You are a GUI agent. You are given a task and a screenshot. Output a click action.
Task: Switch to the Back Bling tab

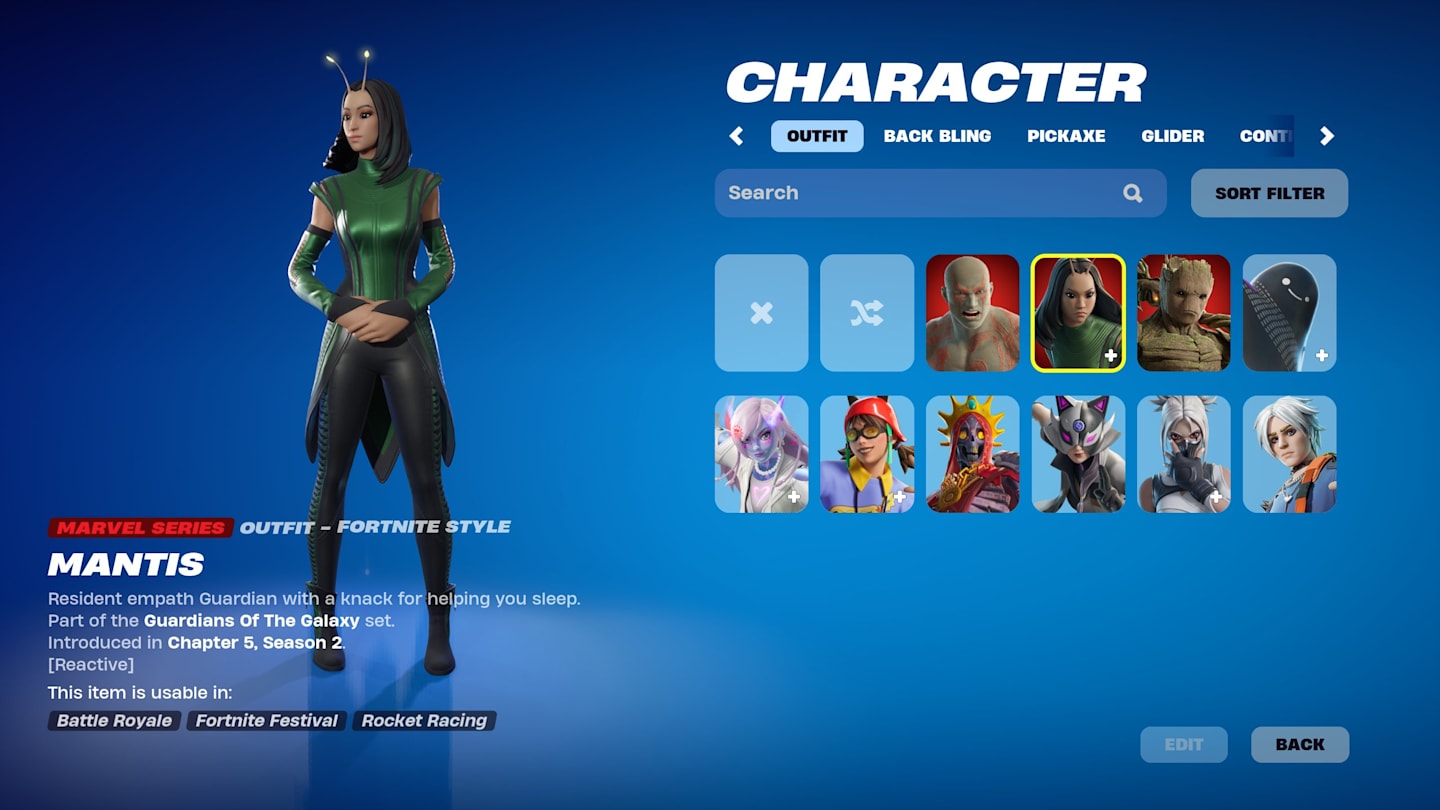pyautogui.click(x=937, y=136)
